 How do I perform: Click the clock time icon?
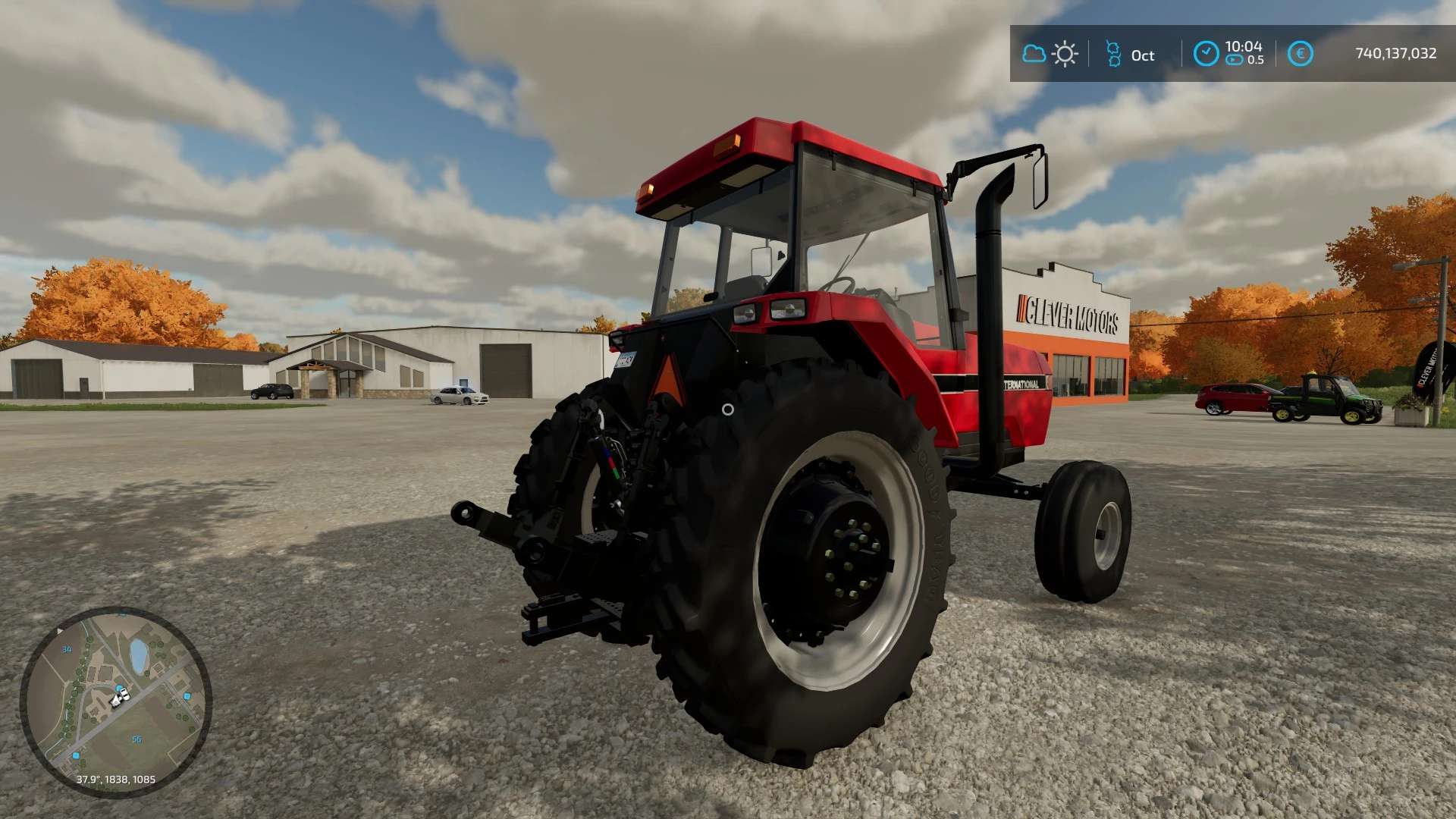tap(1206, 54)
